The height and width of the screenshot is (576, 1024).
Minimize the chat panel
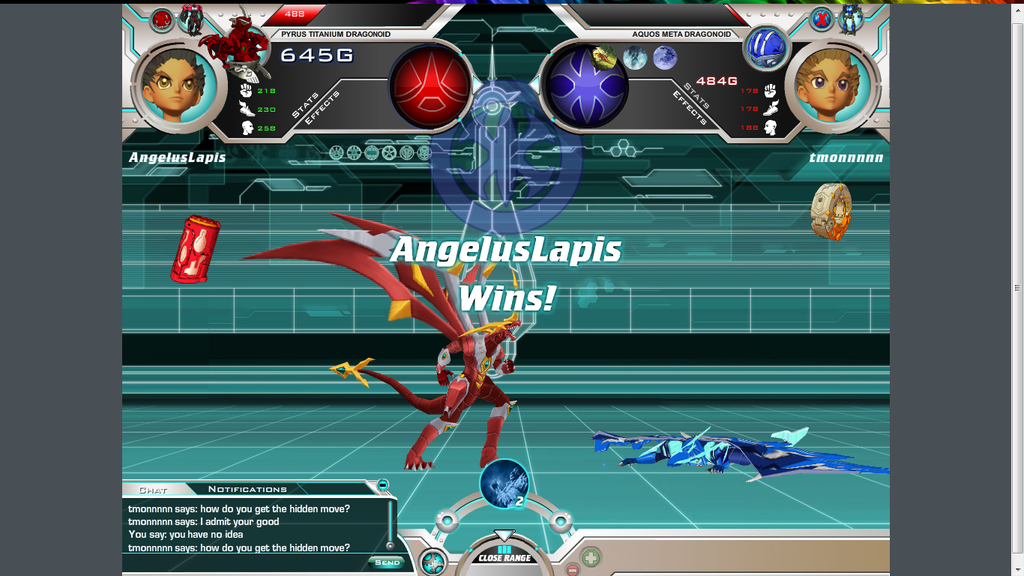[382, 485]
